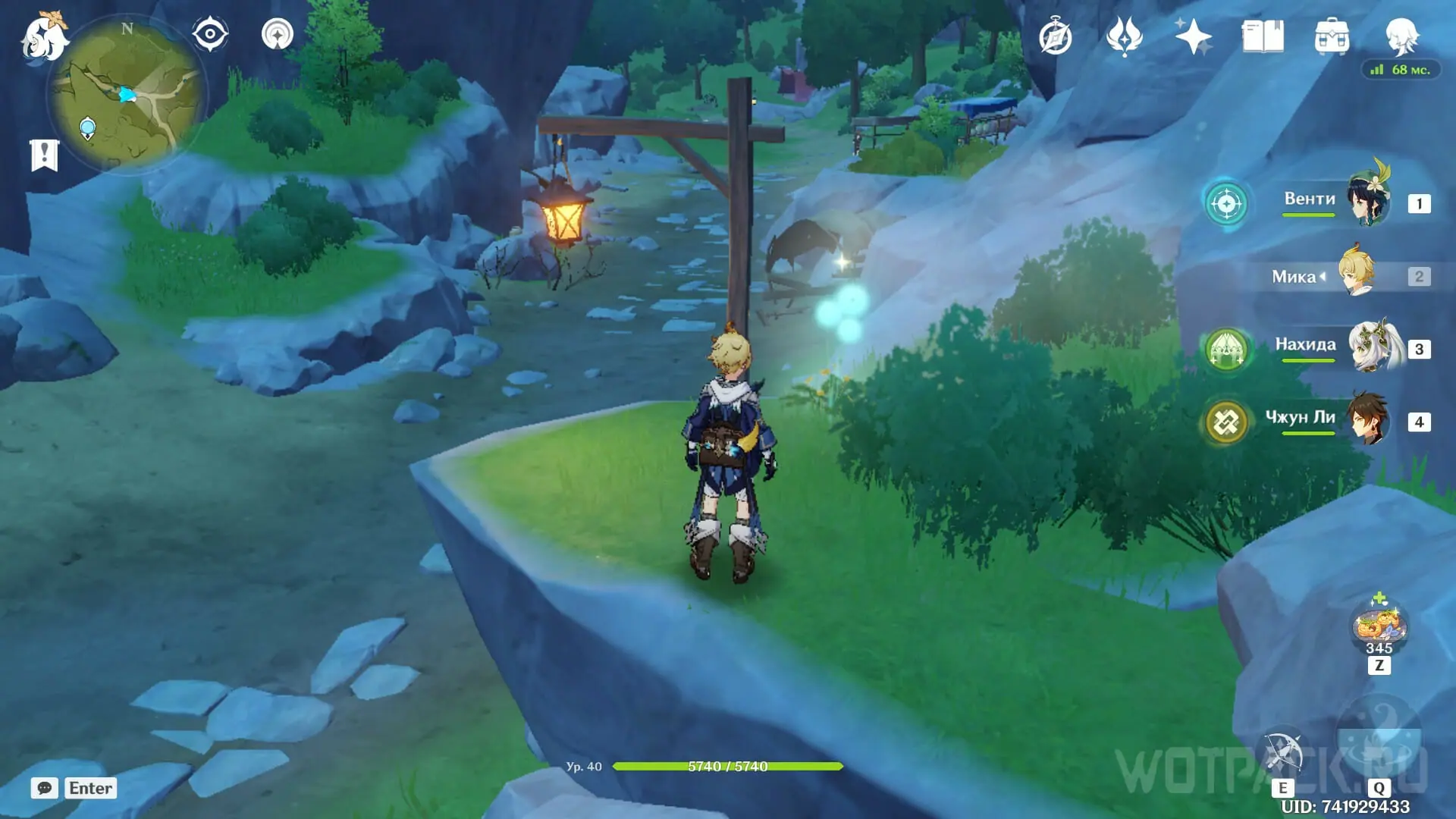The height and width of the screenshot is (819, 1456).
Task: Open the Wish star icon
Action: click(x=1193, y=36)
